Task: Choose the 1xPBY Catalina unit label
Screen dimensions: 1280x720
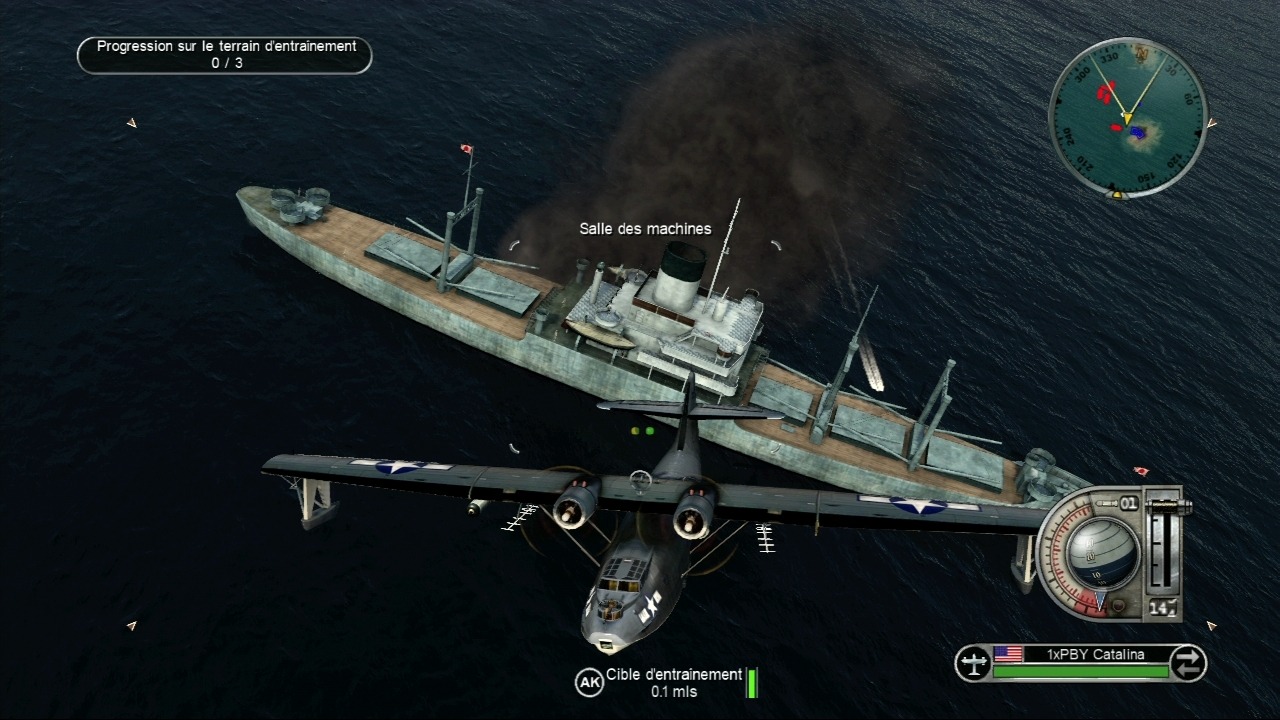Action: pos(1081,655)
